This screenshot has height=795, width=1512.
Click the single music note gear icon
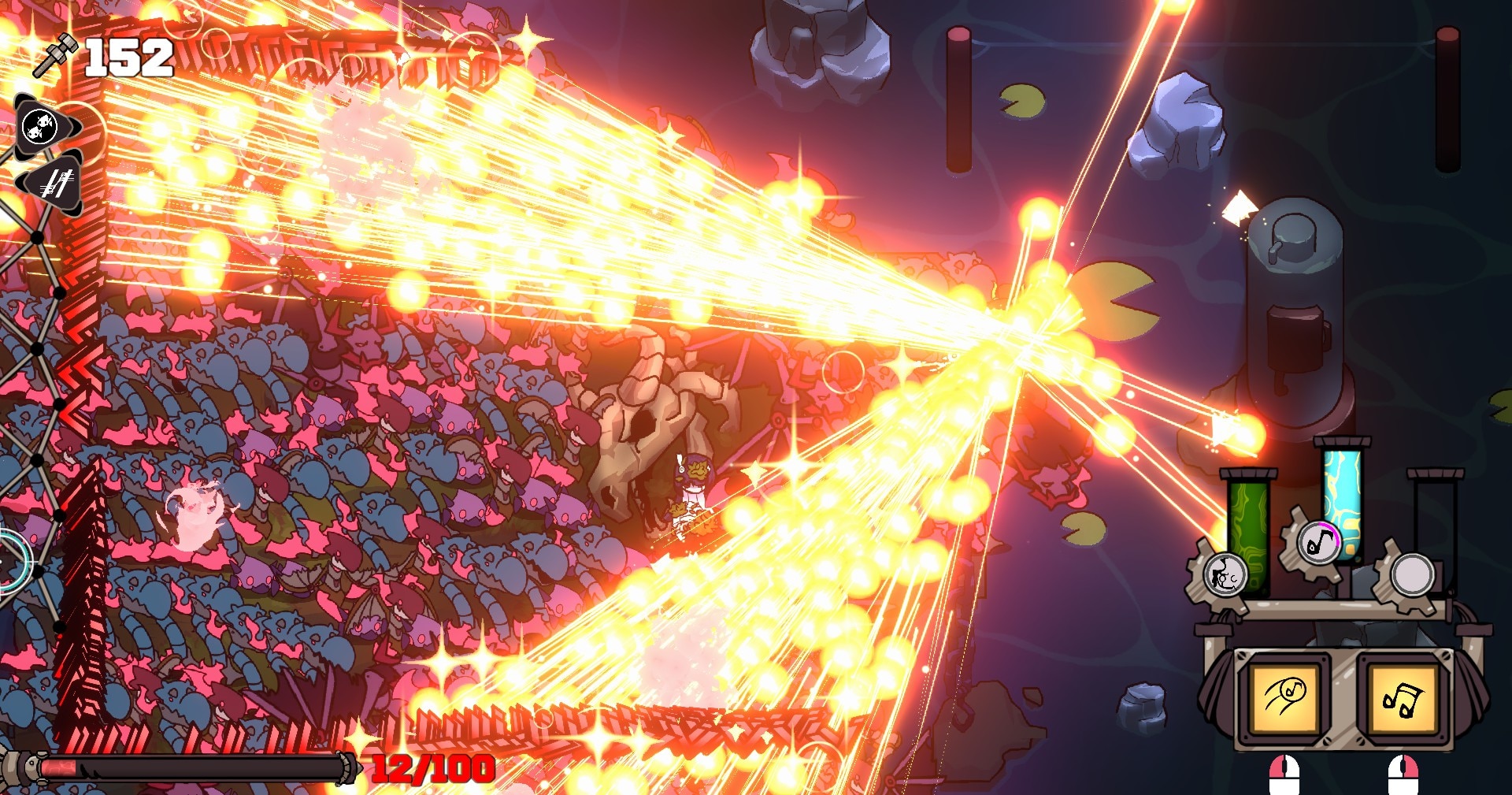[1318, 542]
